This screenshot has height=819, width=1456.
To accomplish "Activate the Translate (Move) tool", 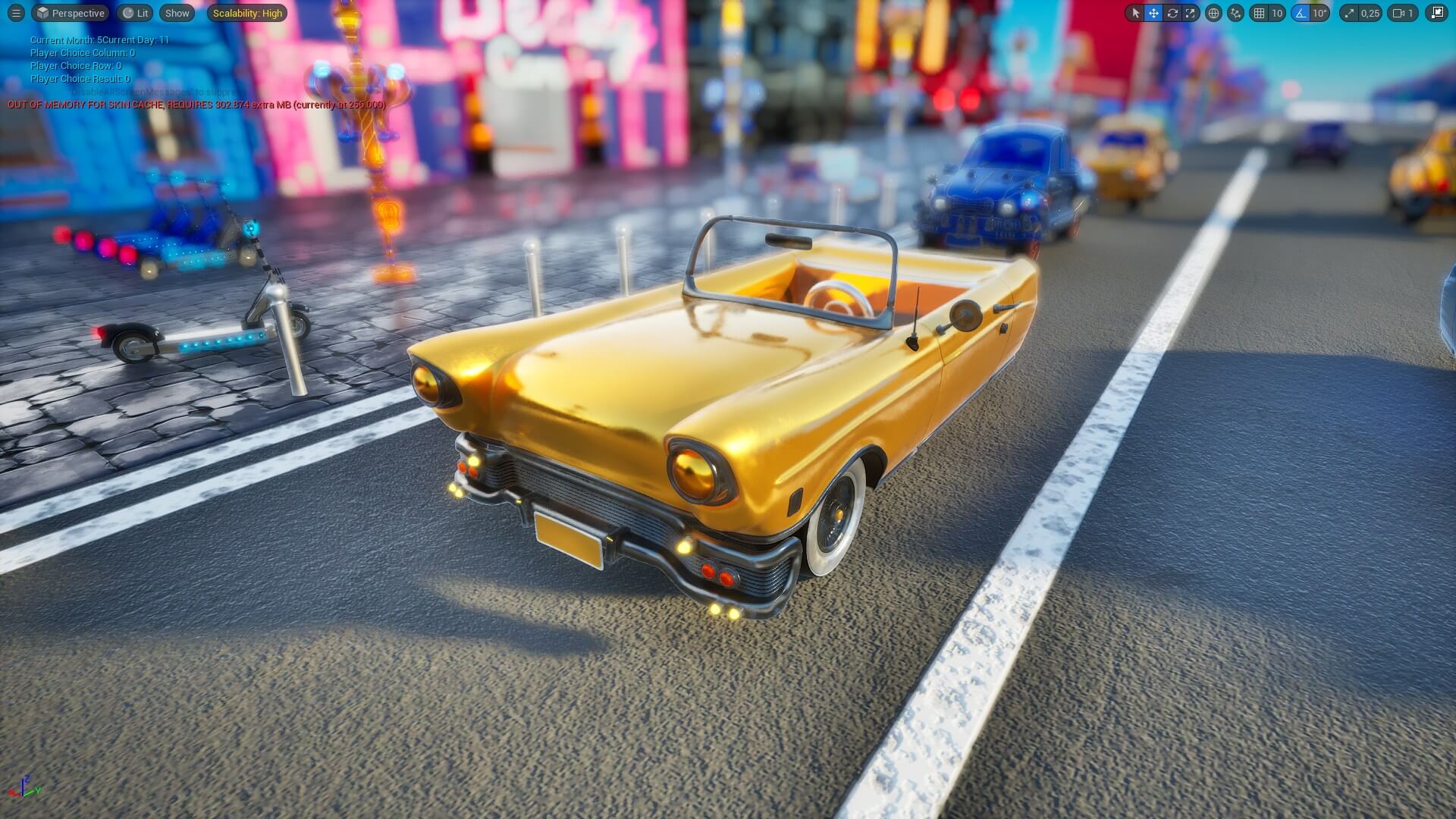I will 1154,13.
